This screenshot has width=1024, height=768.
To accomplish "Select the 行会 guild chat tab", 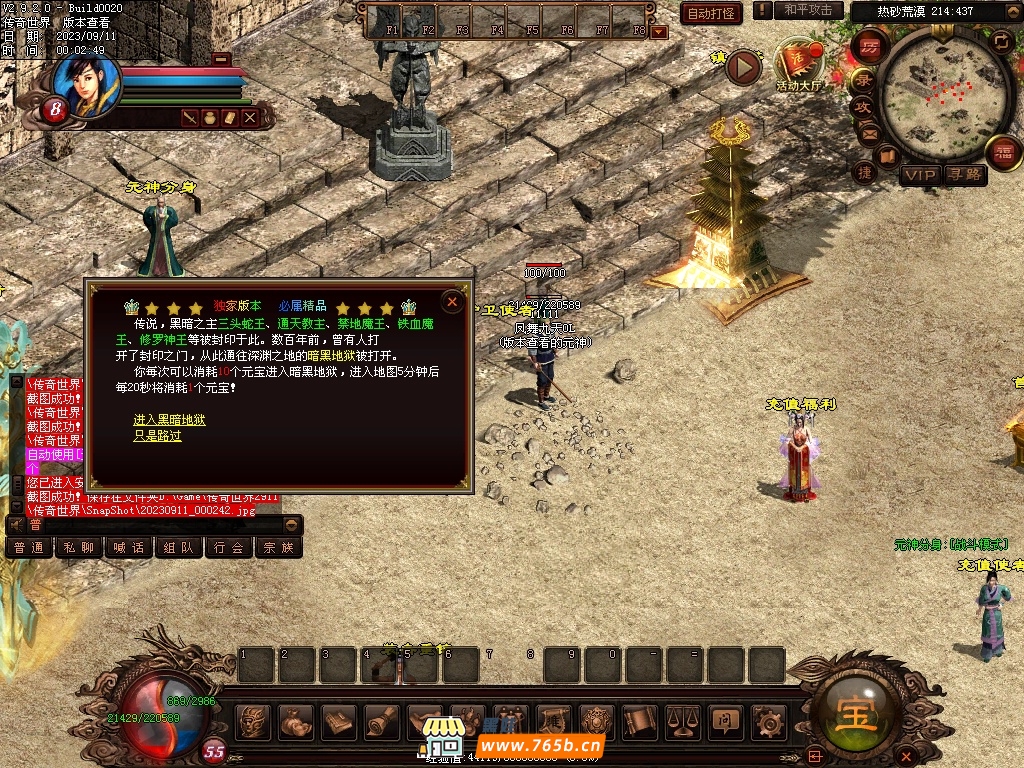I will point(229,548).
